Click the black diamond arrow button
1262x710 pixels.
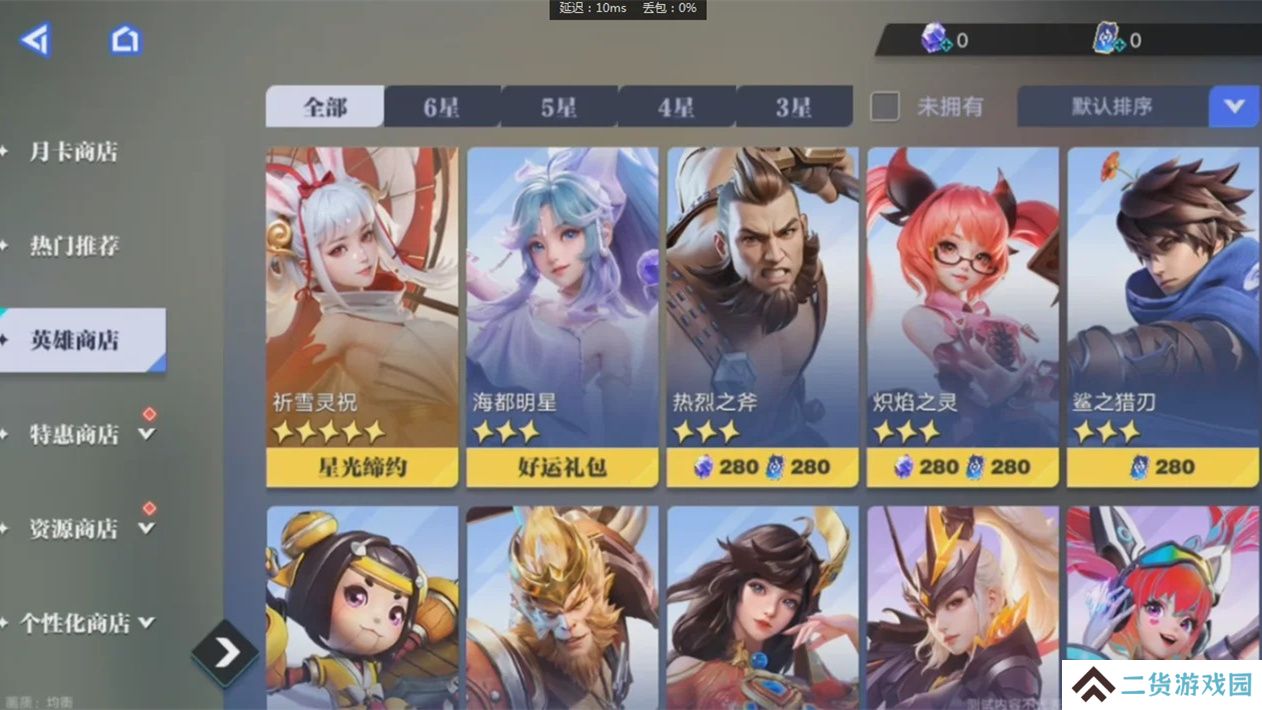coord(226,653)
